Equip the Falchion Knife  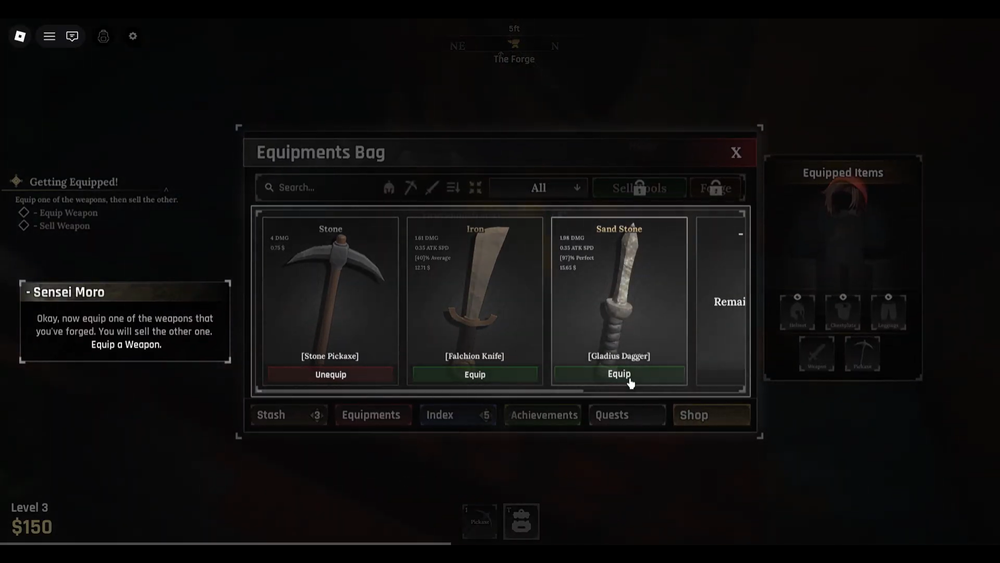(x=475, y=375)
